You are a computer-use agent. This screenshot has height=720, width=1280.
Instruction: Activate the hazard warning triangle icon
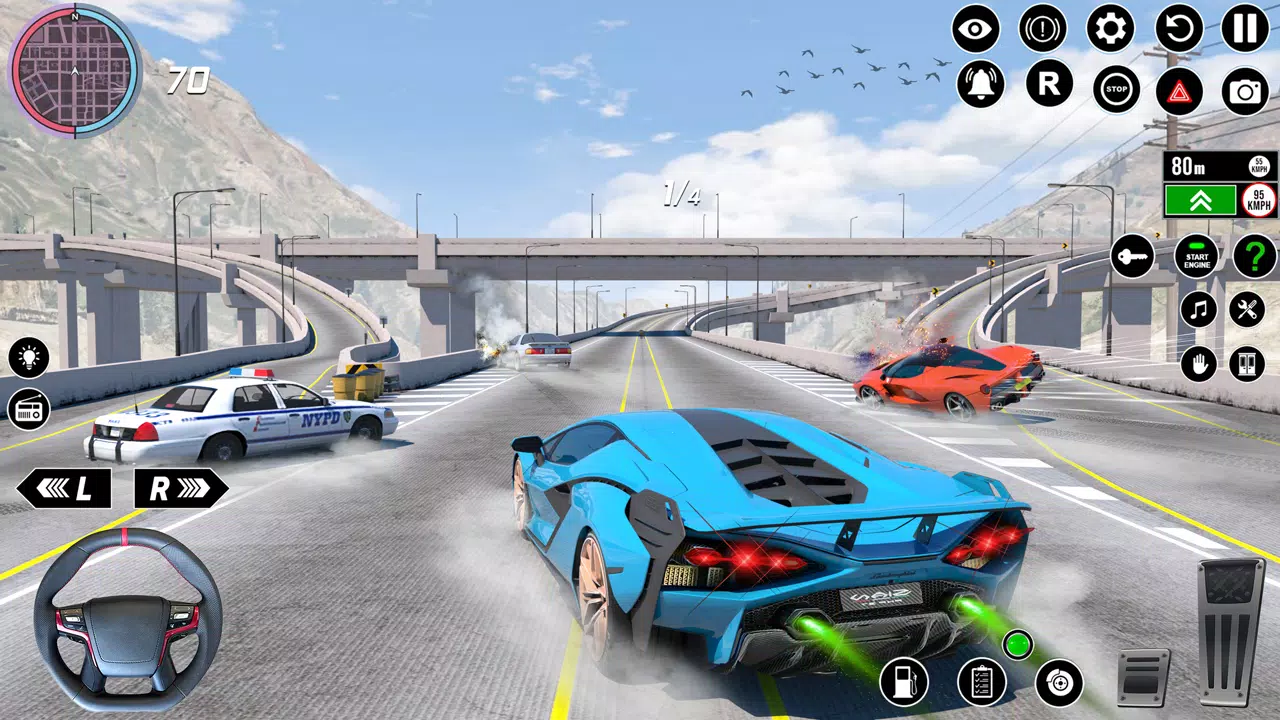pyautogui.click(x=1181, y=91)
